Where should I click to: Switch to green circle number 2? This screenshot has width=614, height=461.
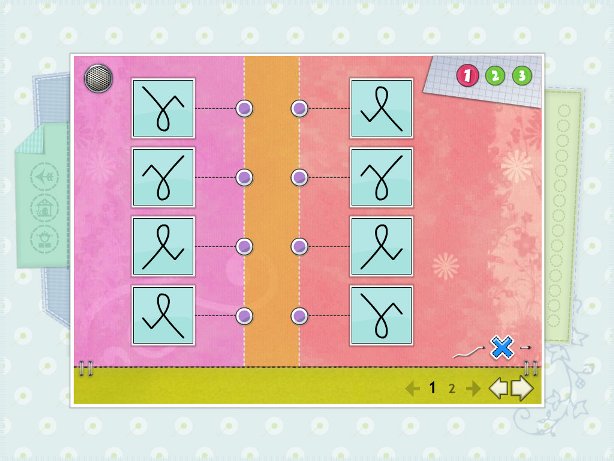(495, 75)
